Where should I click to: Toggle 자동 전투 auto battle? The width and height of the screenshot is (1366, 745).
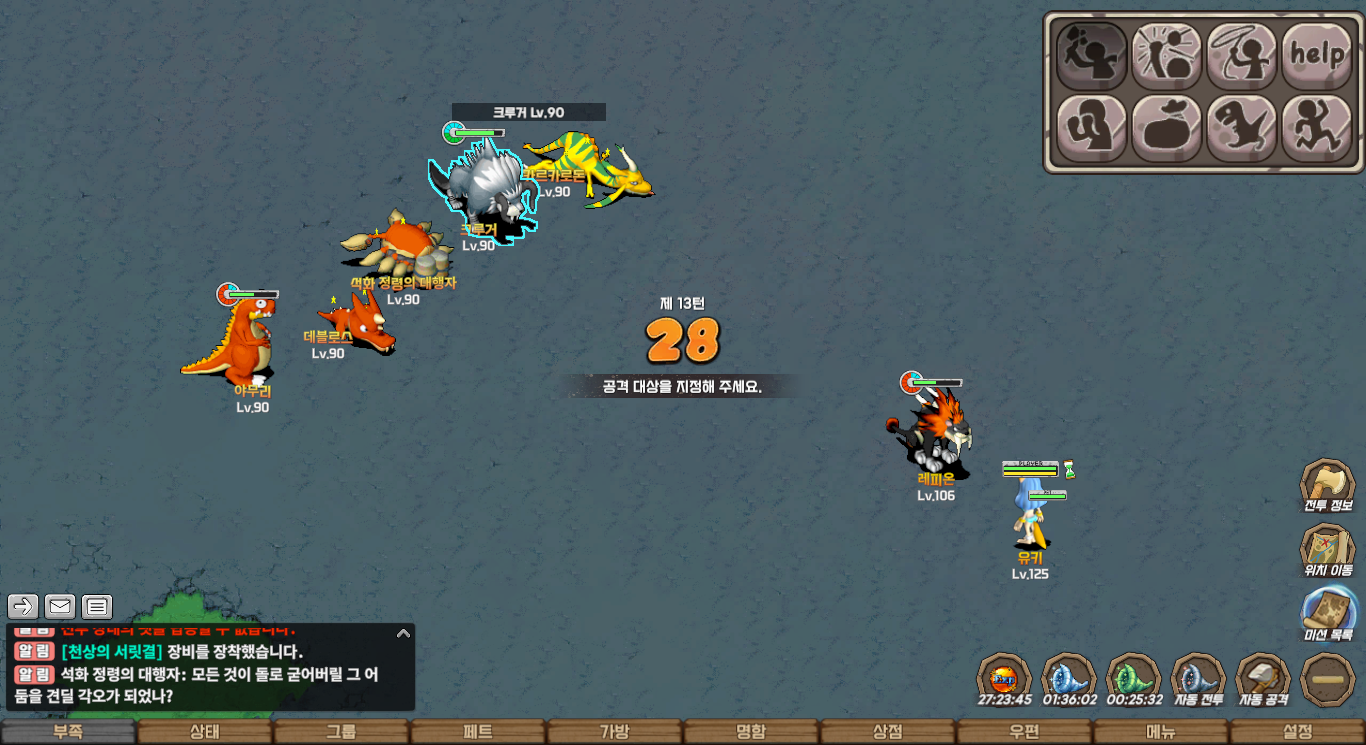click(x=1198, y=679)
